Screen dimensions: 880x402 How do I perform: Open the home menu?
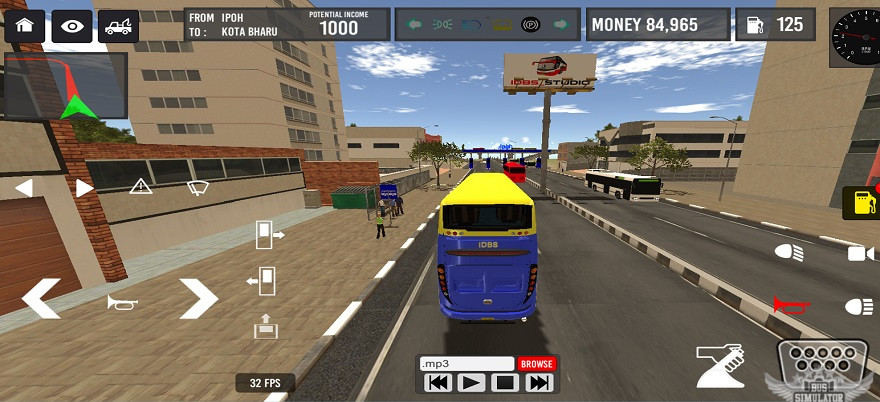click(x=25, y=26)
